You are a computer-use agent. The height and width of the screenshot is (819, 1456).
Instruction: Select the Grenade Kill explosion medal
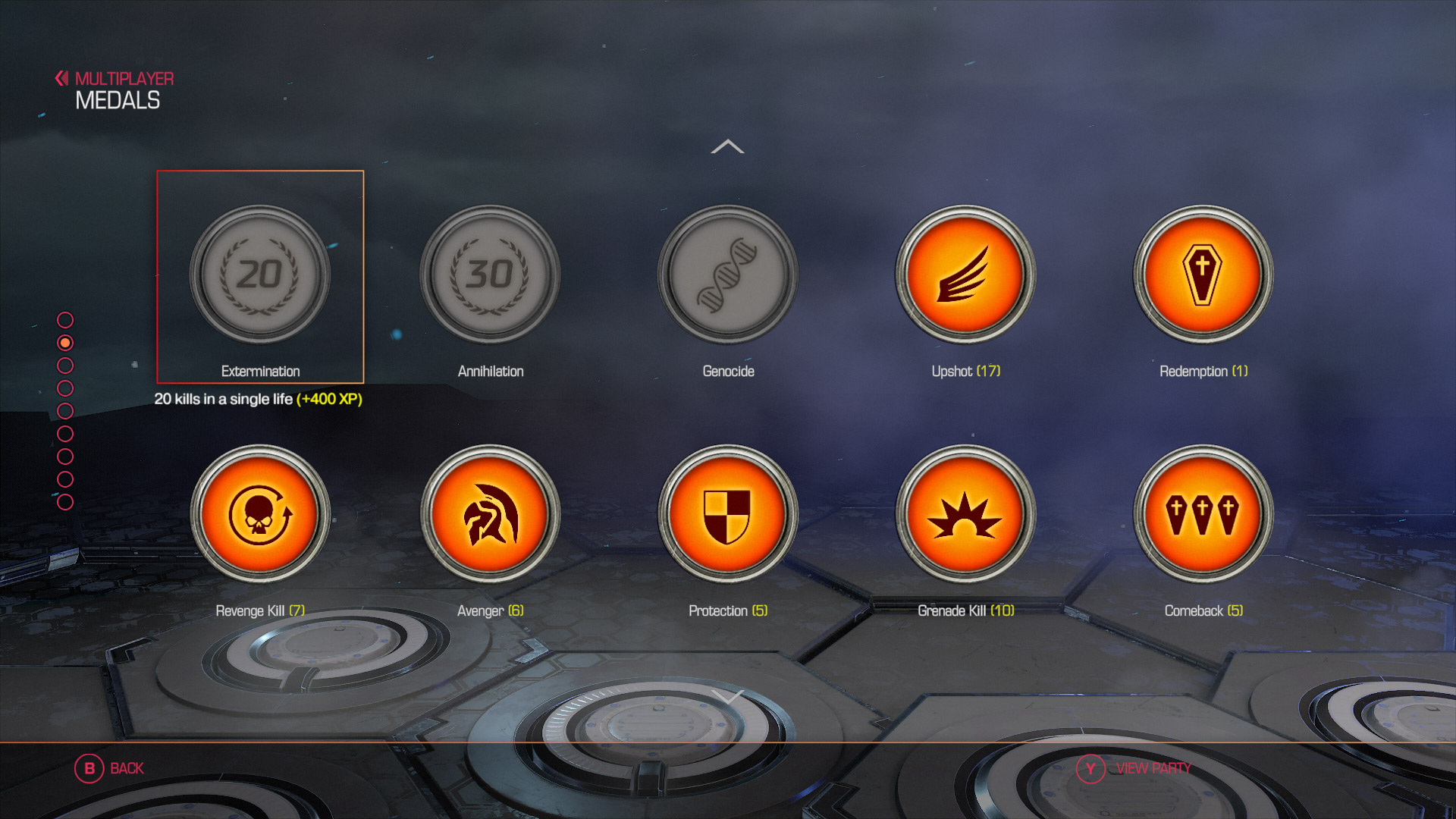(965, 514)
